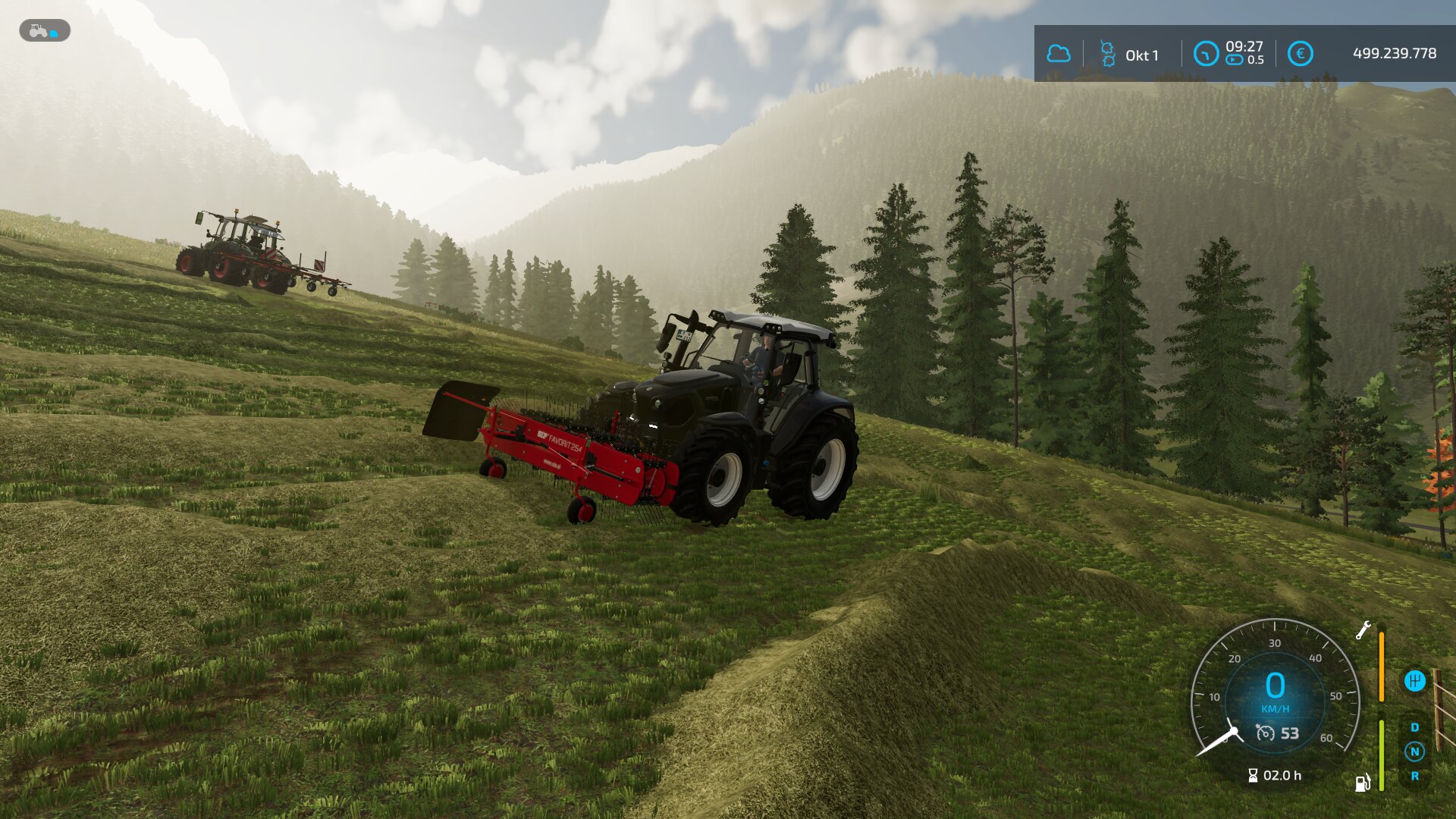Click the clock icon next to 09:27
1456x819 pixels.
(1205, 54)
